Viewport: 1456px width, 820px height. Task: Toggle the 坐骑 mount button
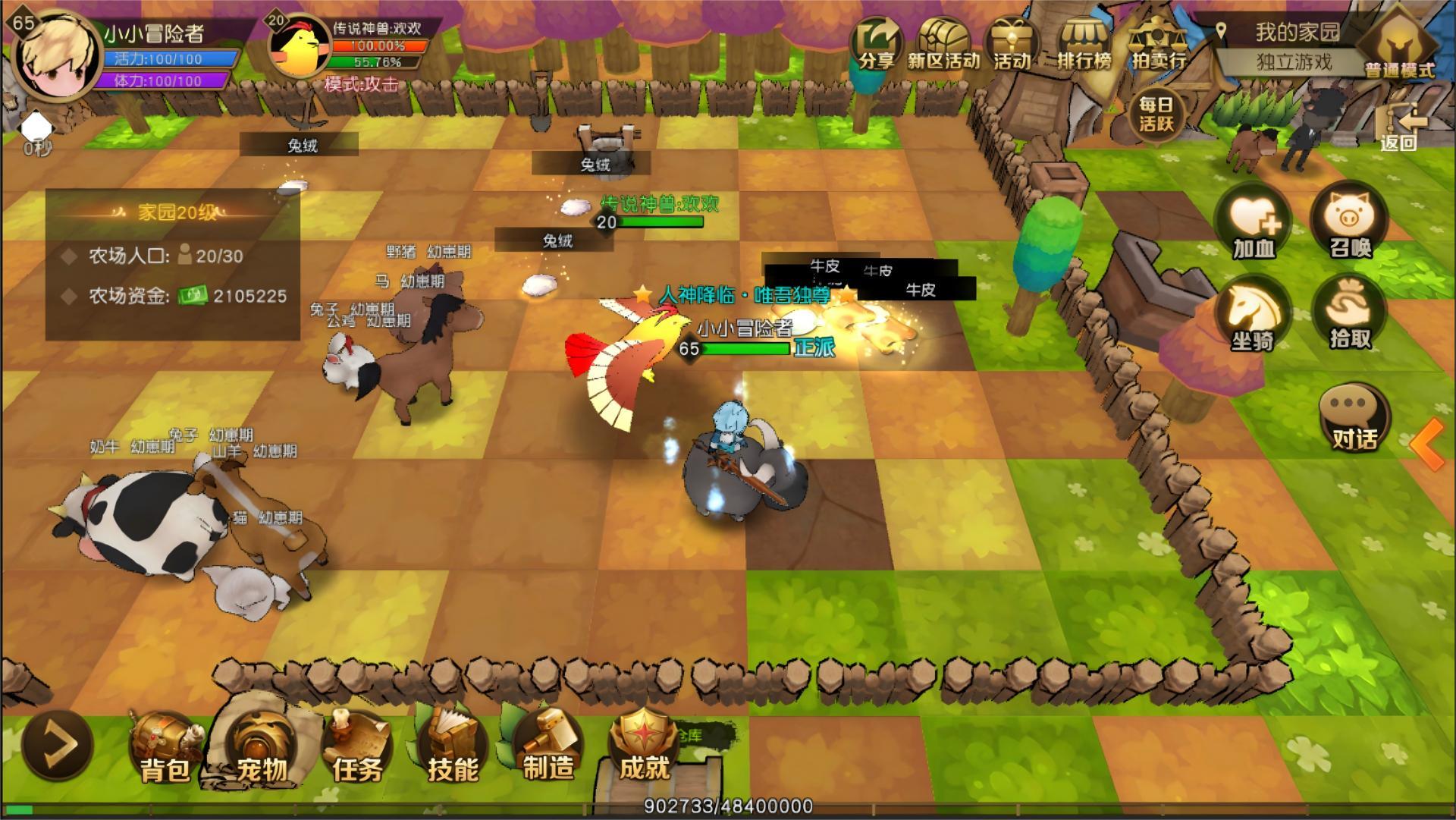(1254, 316)
